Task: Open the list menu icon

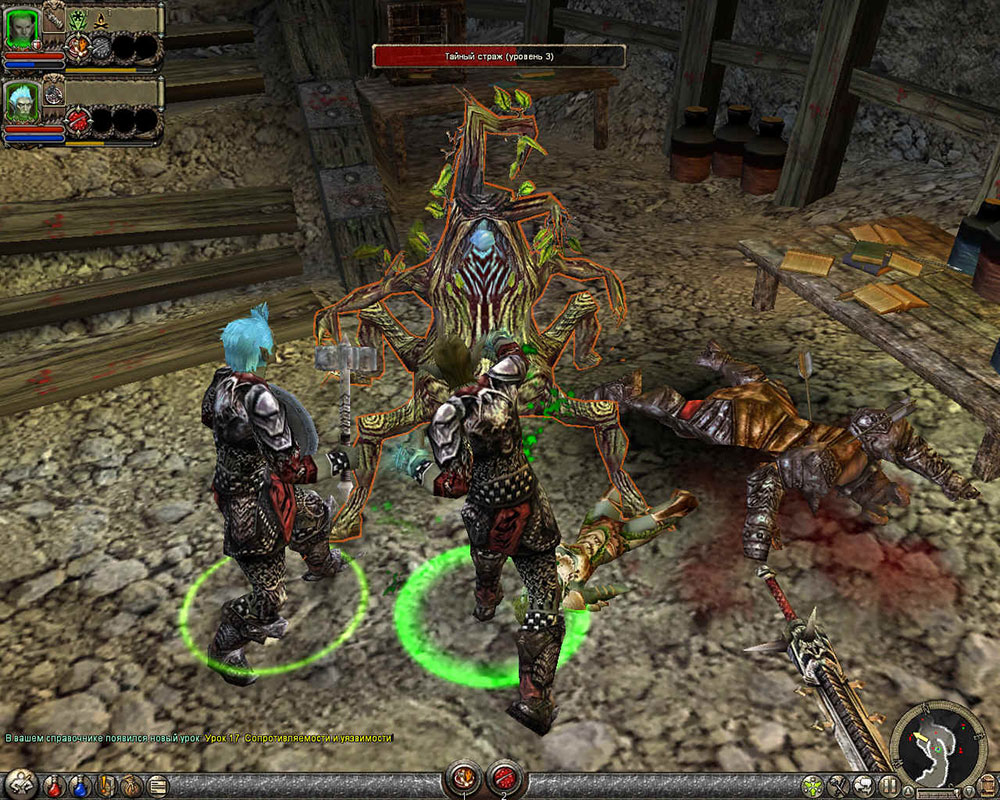Action: [x=156, y=786]
